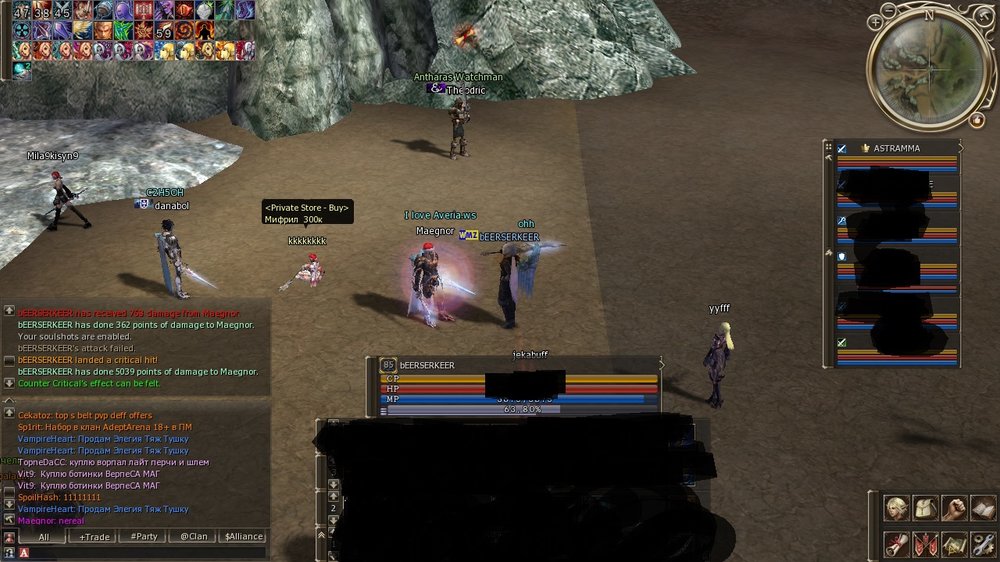Select party leader ASTRAMMA in party list
The width and height of the screenshot is (1000, 562).
click(896, 148)
